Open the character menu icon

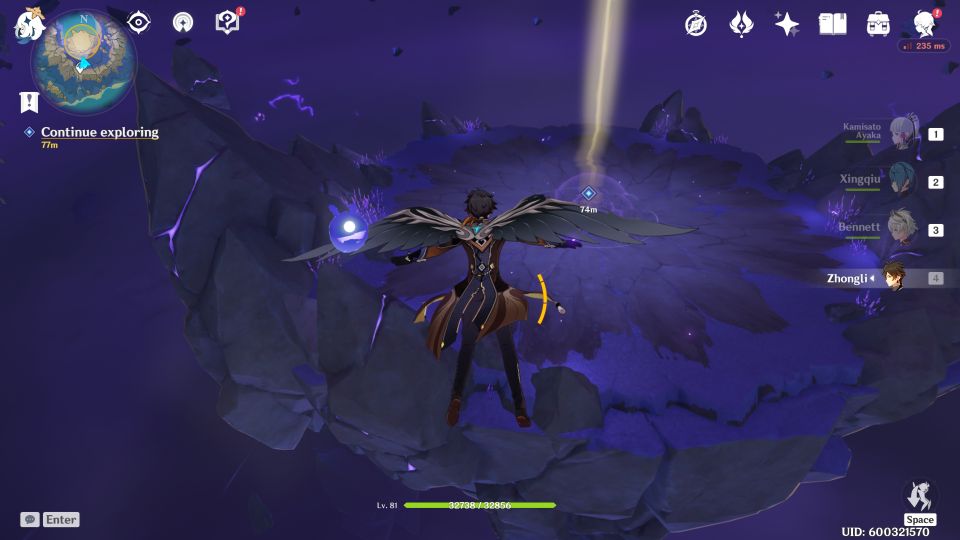924,24
